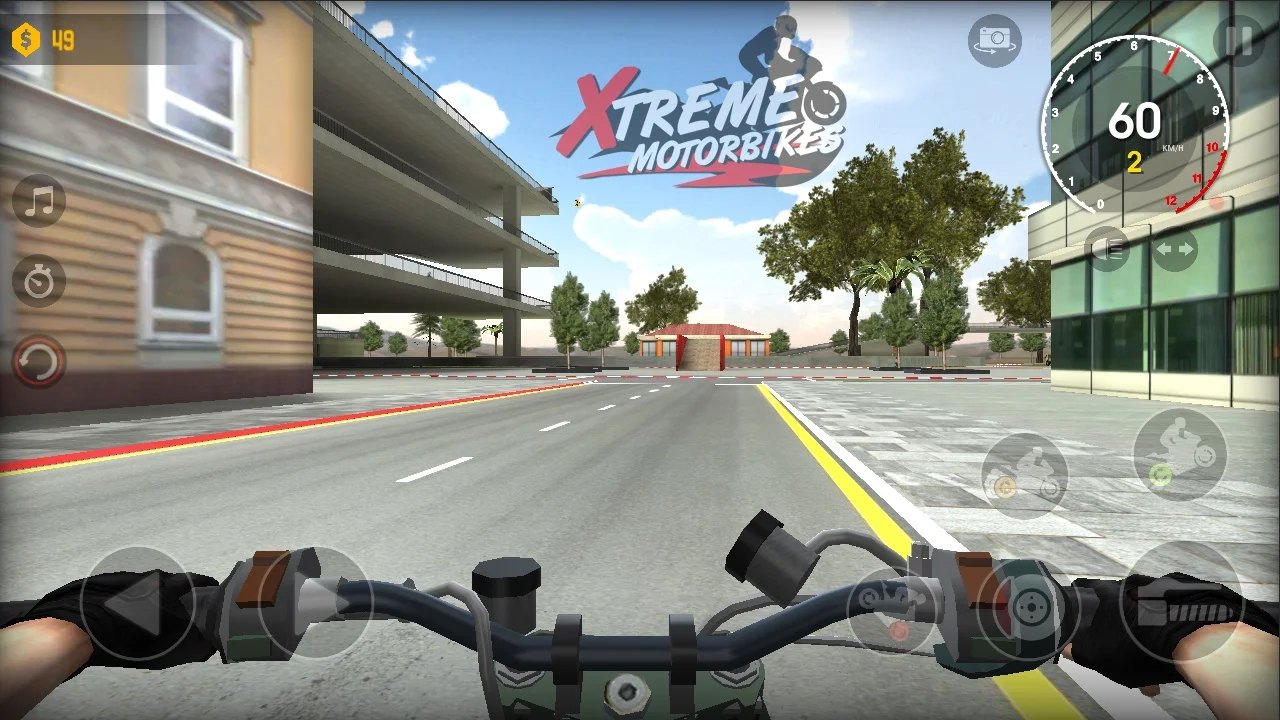Tap the coin icon next to balance
The width and height of the screenshot is (1280, 720).
pyautogui.click(x=27, y=40)
